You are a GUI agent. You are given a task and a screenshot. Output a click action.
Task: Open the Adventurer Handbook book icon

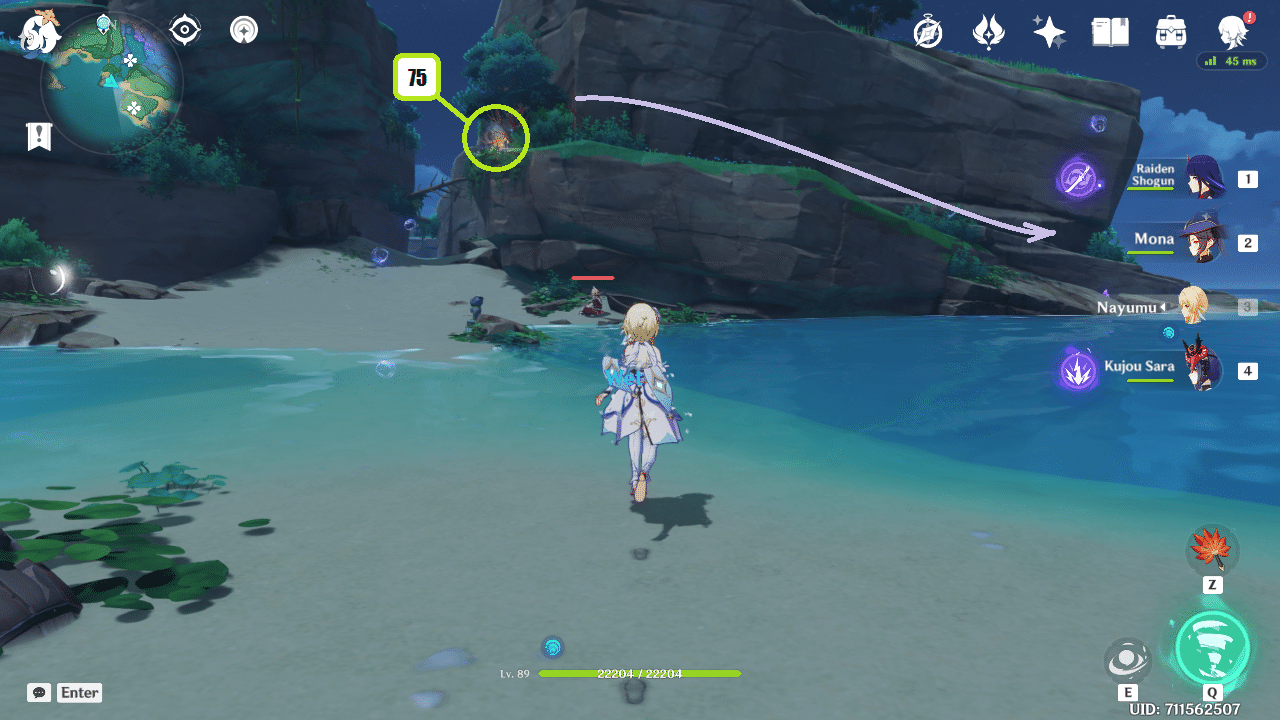[x=1110, y=31]
